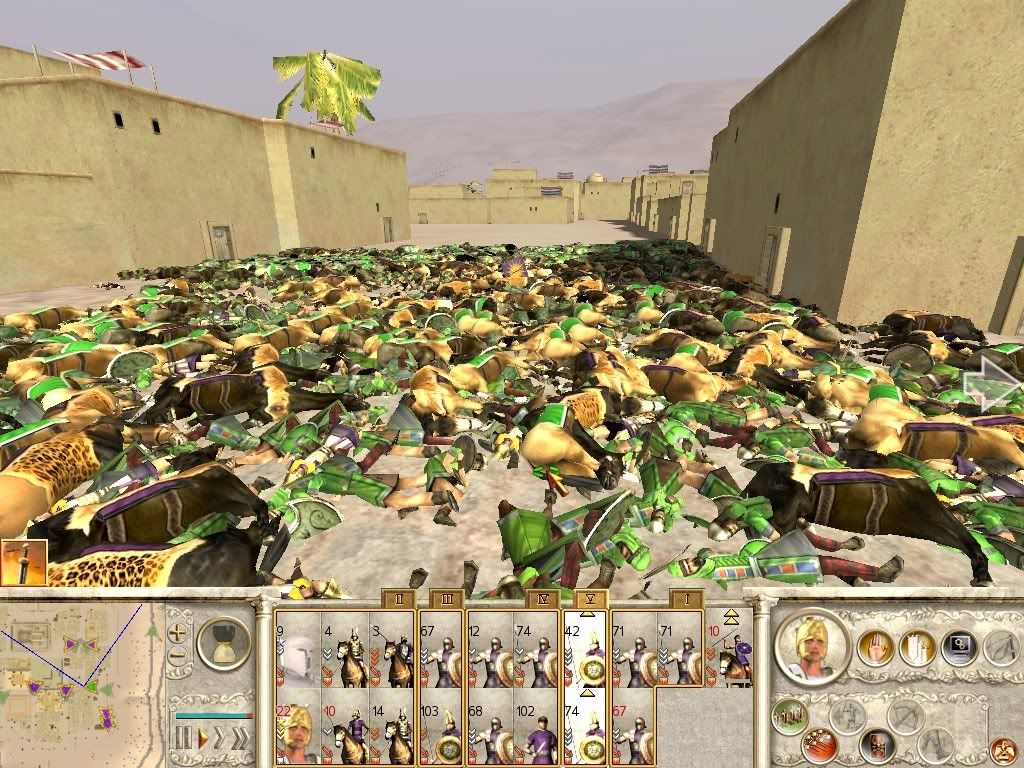The width and height of the screenshot is (1024, 768).
Task: Click the hourglass battle timer button
Action: click(223, 642)
